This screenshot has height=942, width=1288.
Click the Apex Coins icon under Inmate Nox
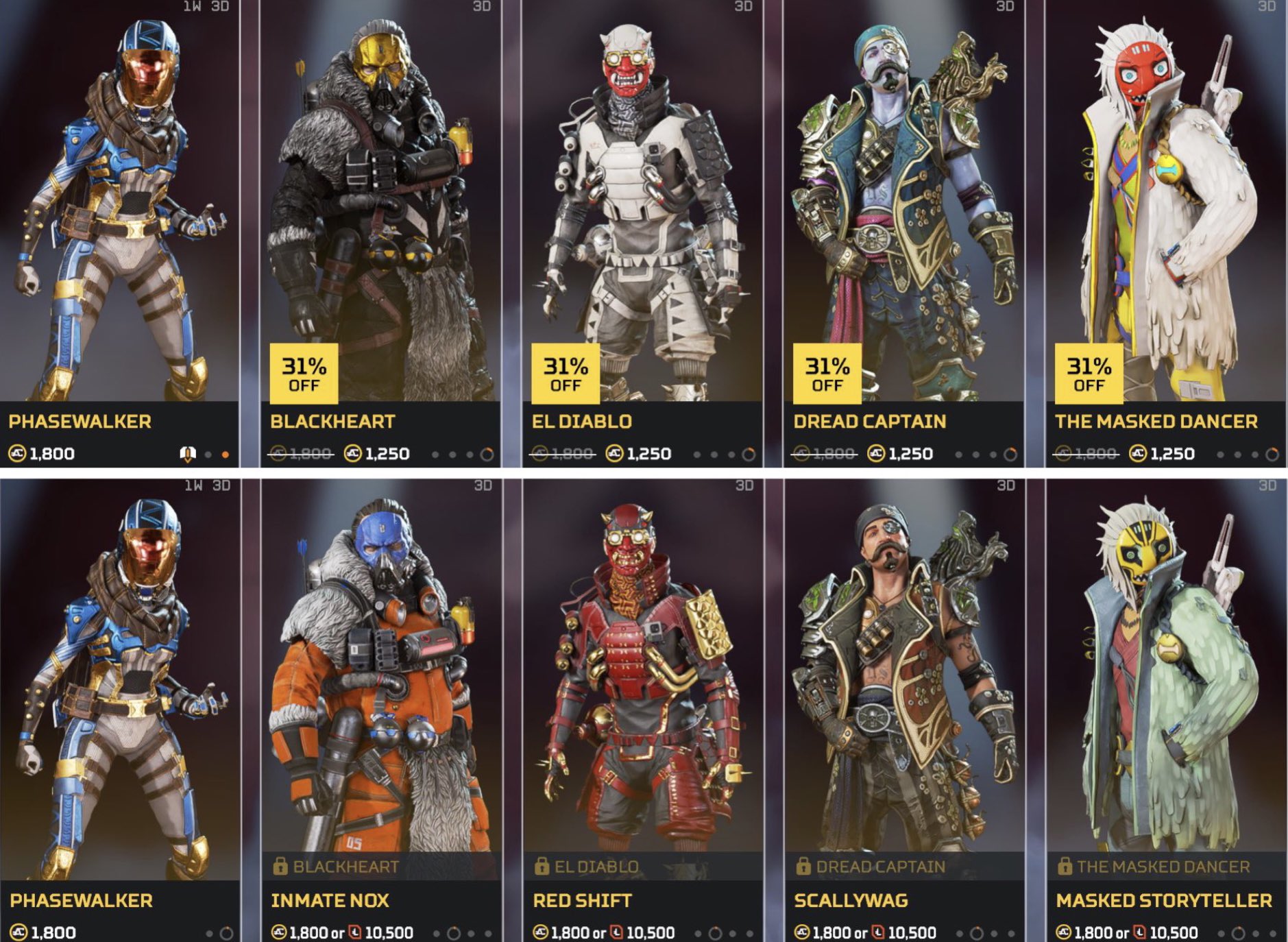tap(278, 932)
